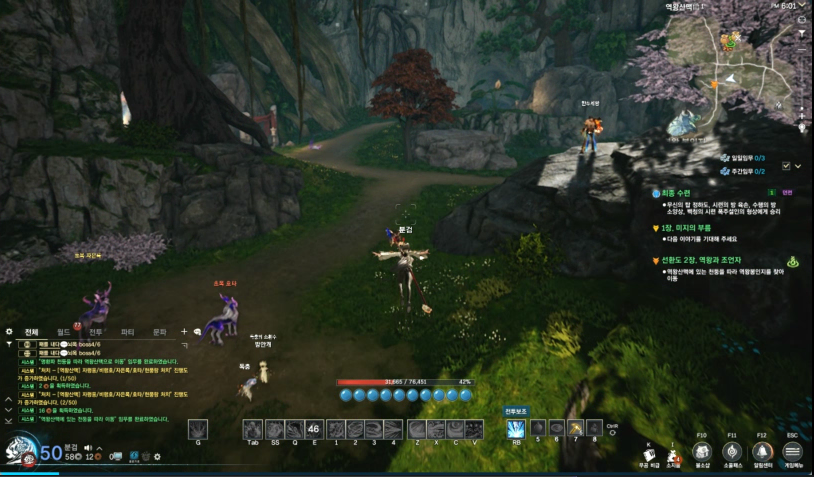
Task: Open the 전투 chat tab
Action: [96, 331]
